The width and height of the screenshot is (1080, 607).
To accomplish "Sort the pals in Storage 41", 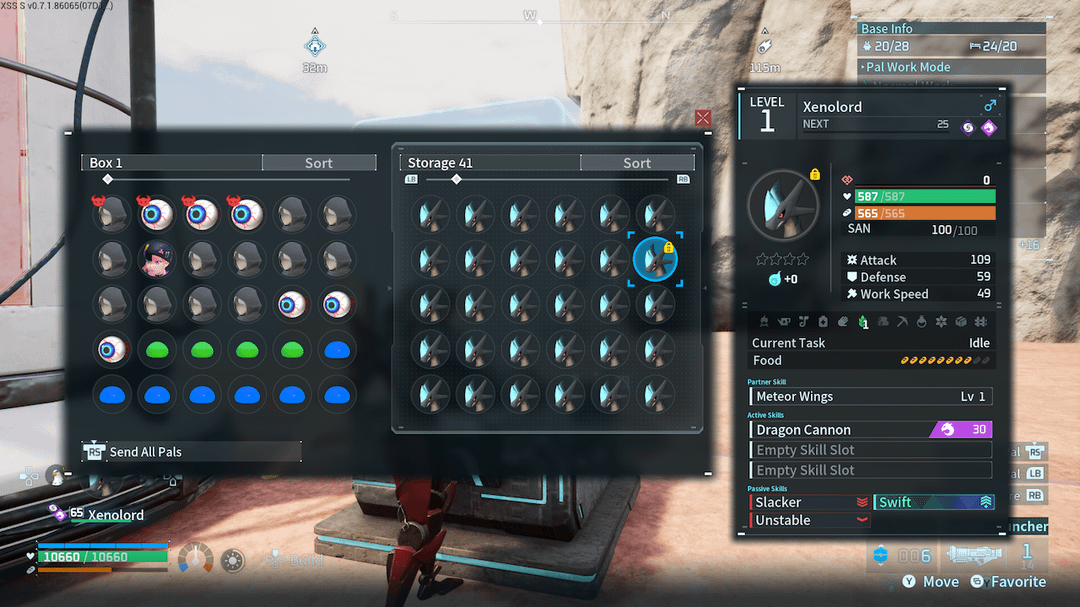I will (x=637, y=163).
